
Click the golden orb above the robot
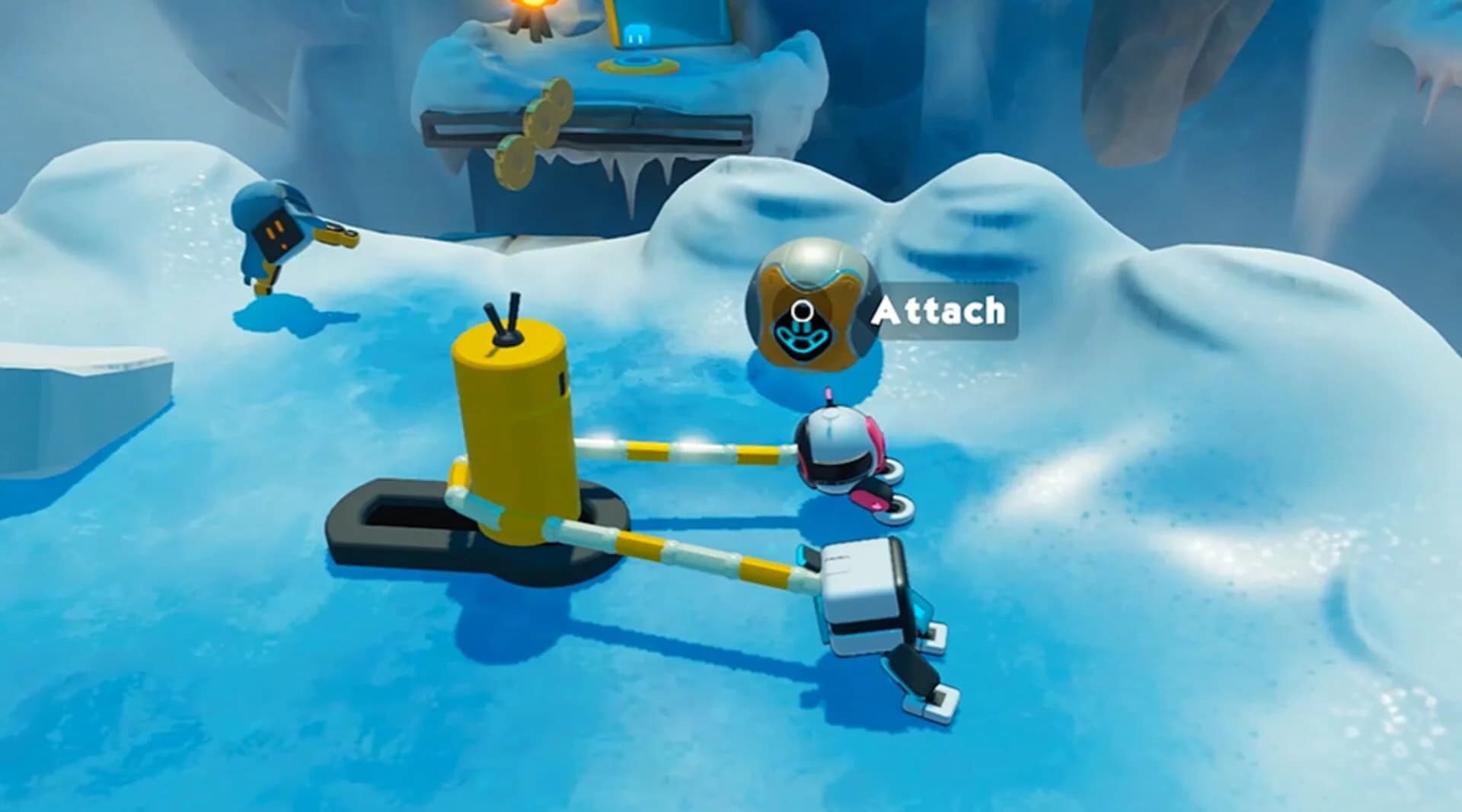809,304
